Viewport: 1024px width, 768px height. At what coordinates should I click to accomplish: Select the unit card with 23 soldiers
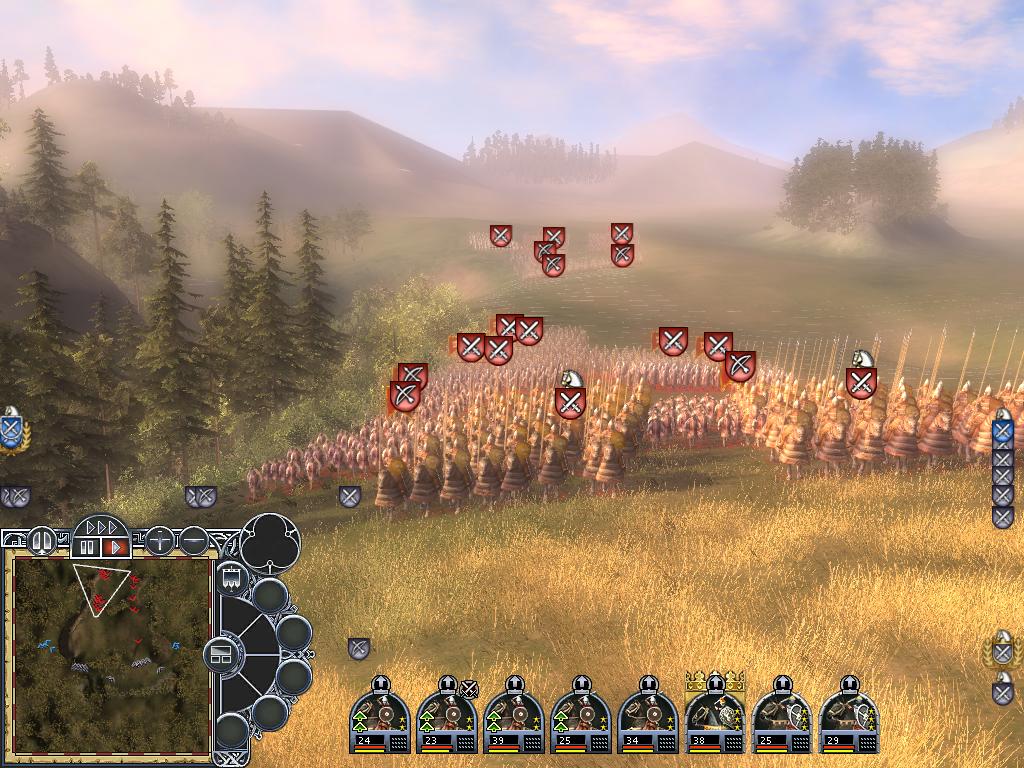448,717
